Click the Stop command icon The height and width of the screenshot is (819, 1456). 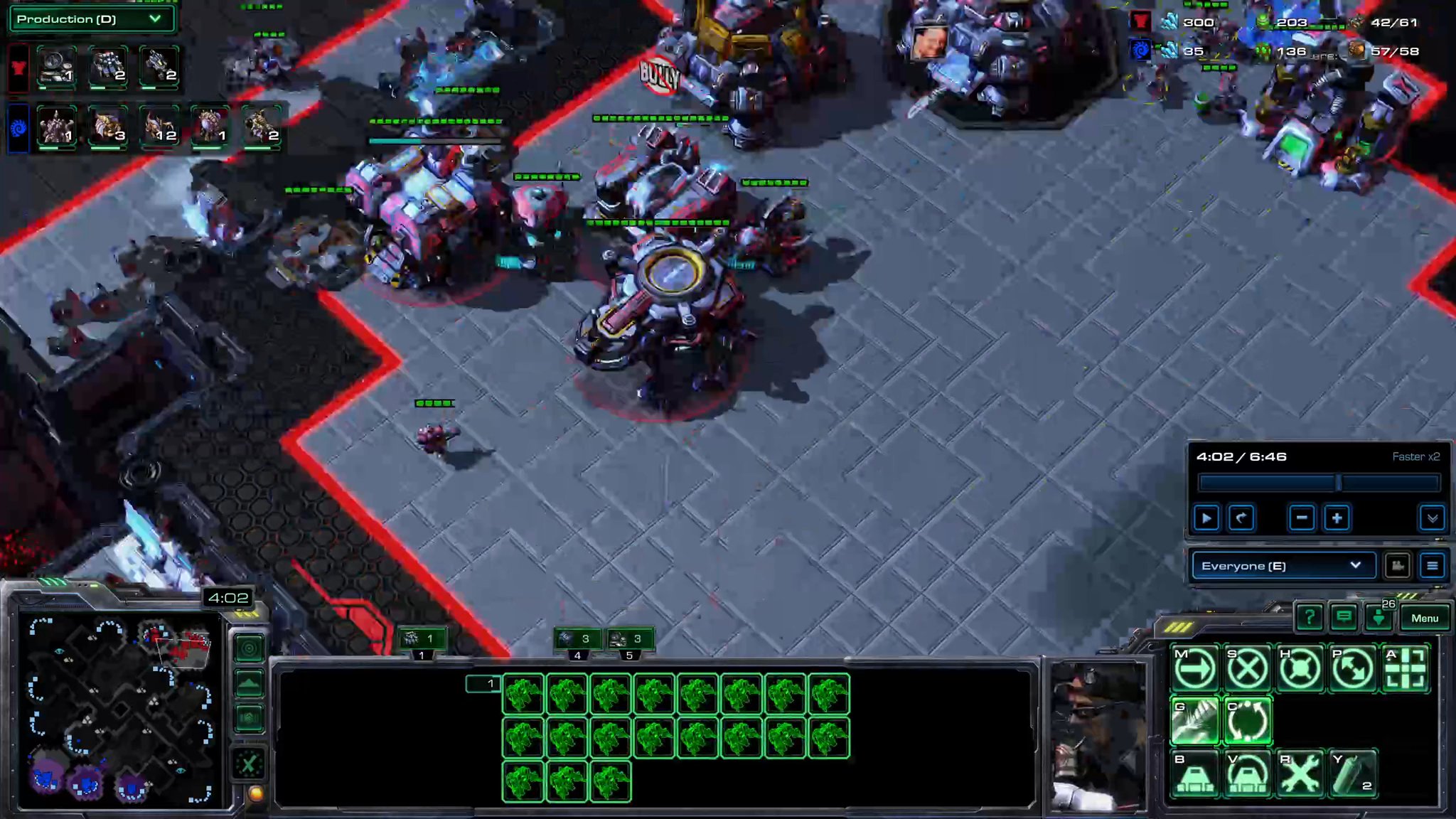pos(1248,668)
